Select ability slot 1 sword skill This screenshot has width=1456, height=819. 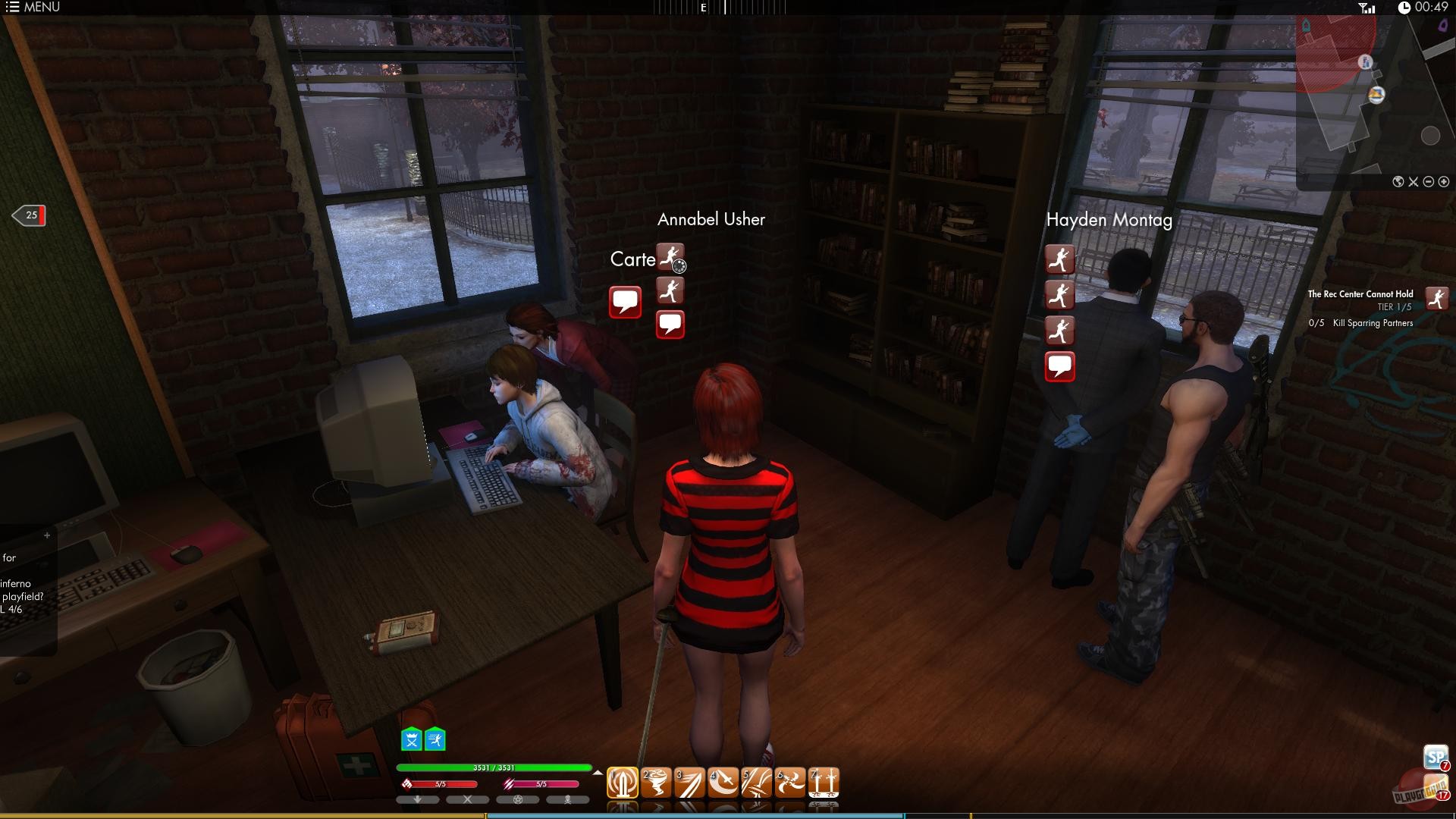point(622,782)
